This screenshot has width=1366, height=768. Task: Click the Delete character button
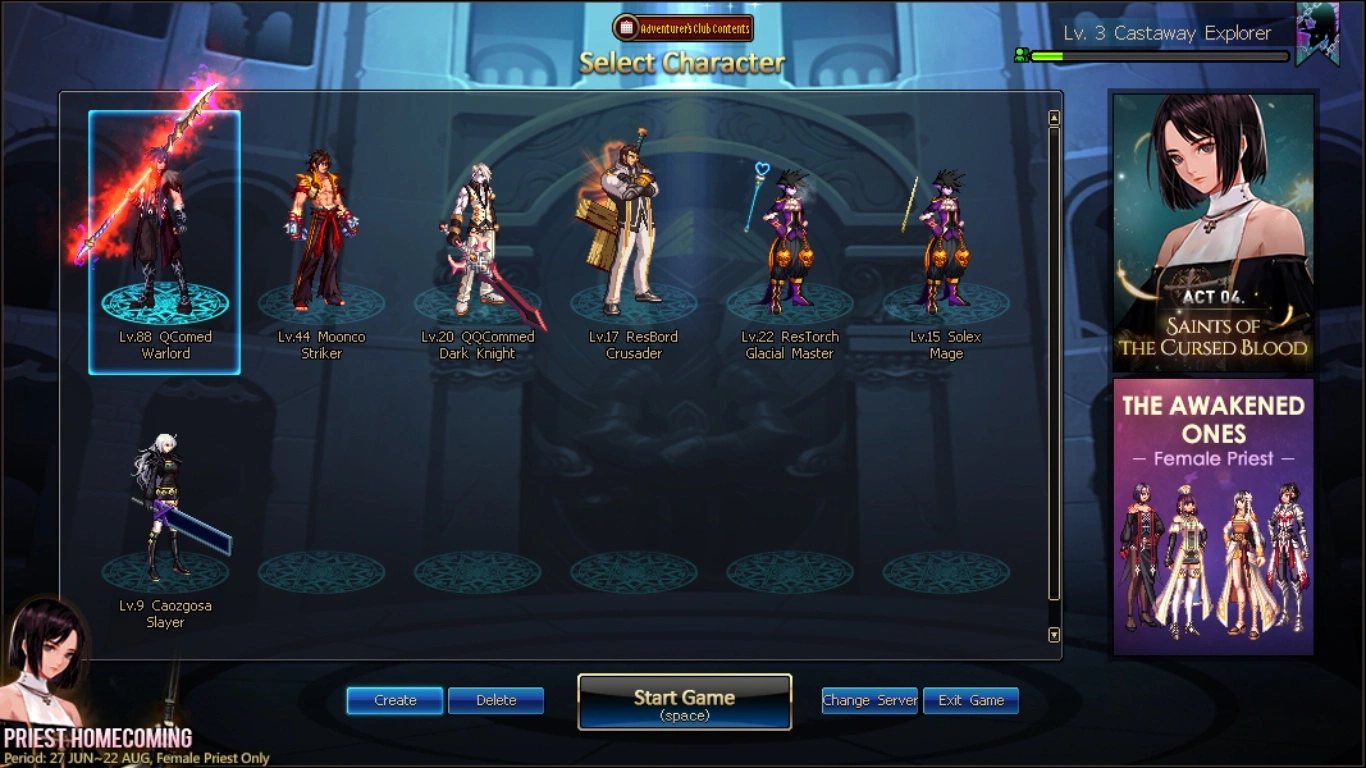(496, 700)
